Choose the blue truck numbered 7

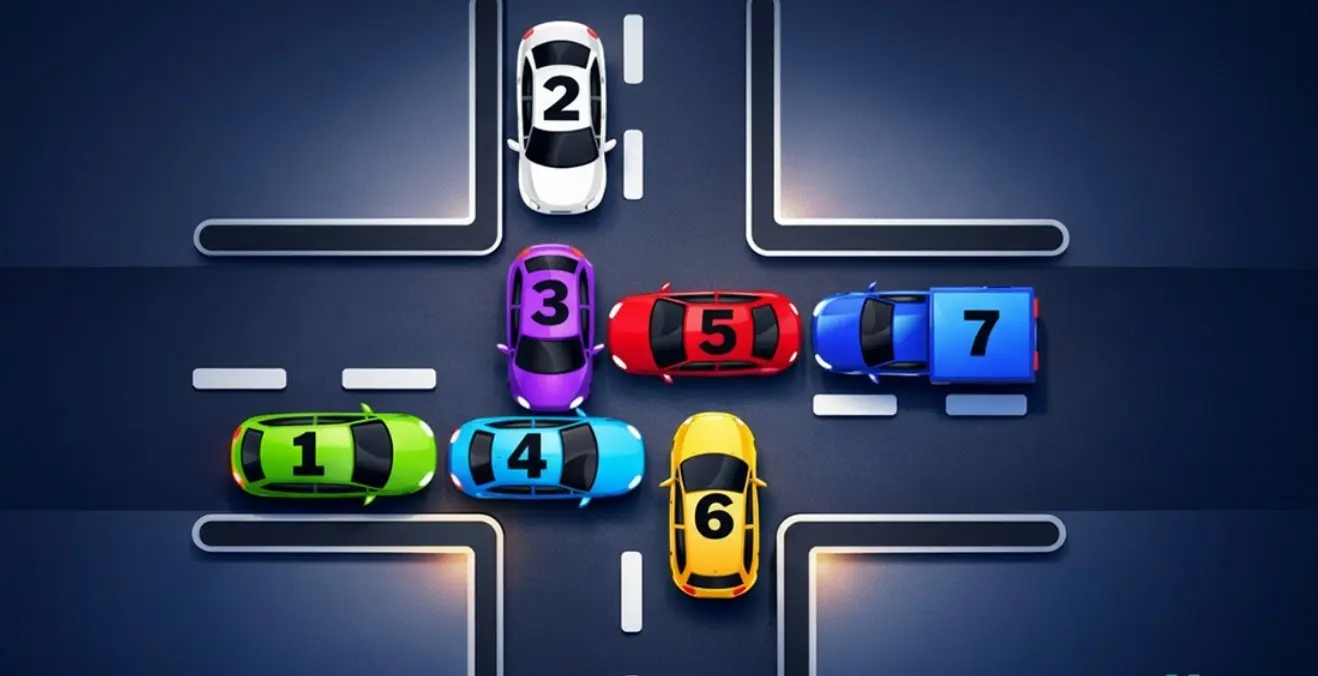(x=925, y=335)
